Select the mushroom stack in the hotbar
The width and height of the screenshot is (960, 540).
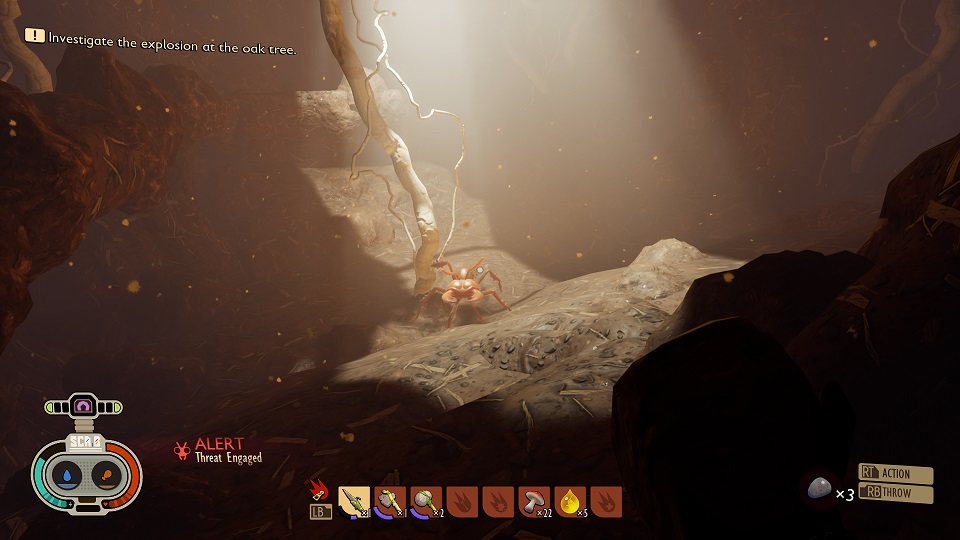pos(534,501)
